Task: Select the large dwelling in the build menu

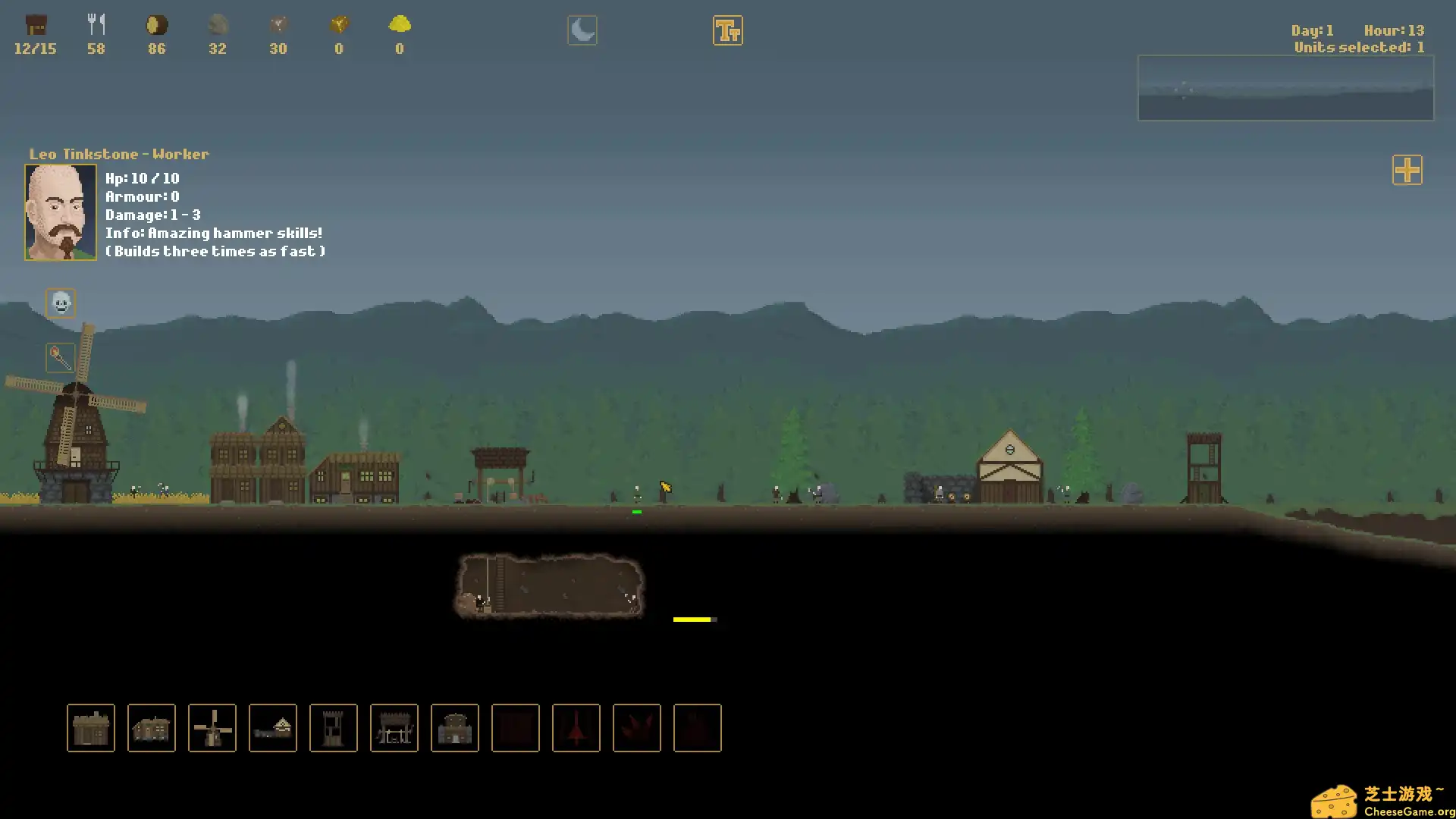Action: click(x=152, y=728)
